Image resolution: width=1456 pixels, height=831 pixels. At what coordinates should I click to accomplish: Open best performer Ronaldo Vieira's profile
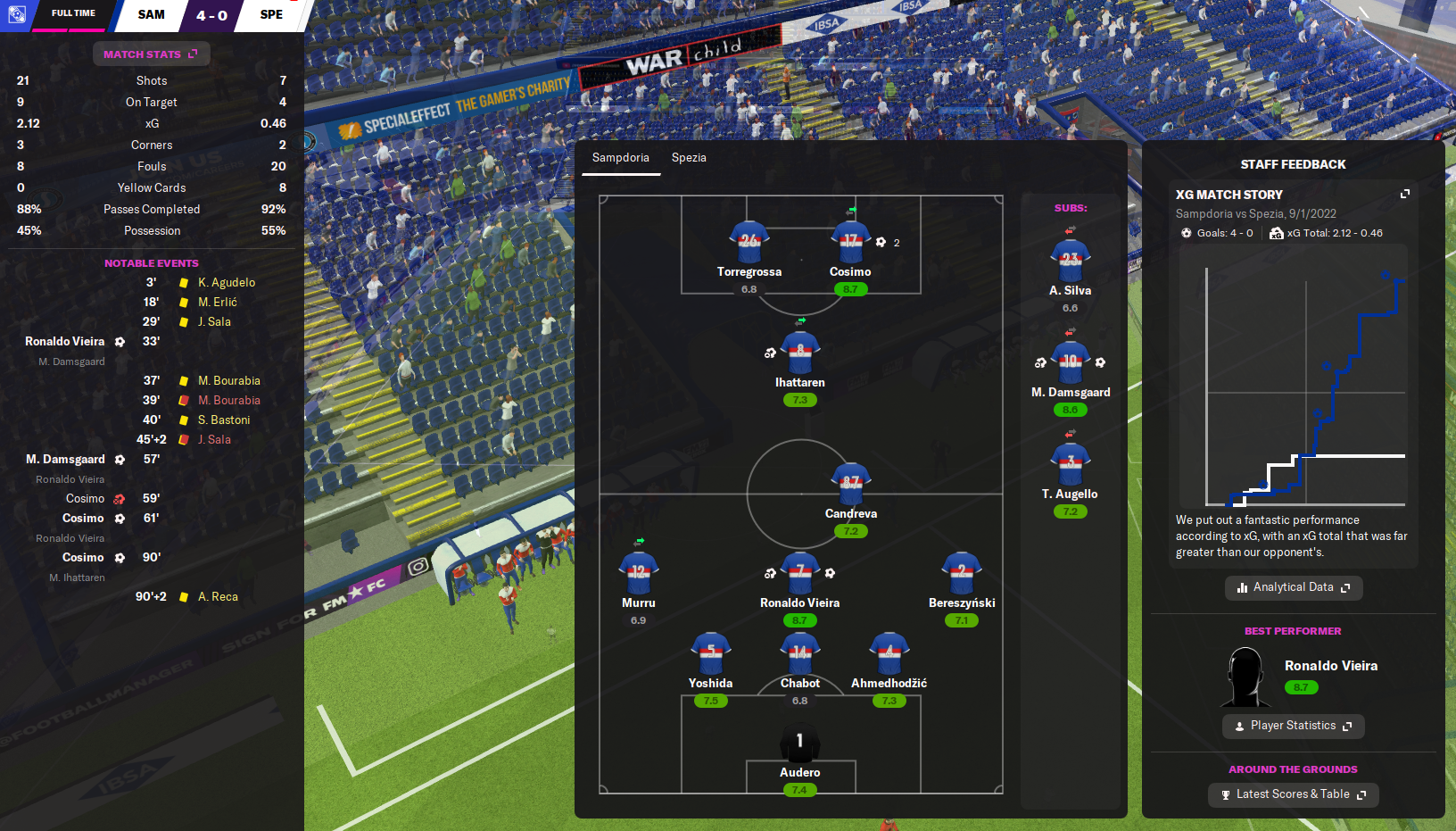1330,666
